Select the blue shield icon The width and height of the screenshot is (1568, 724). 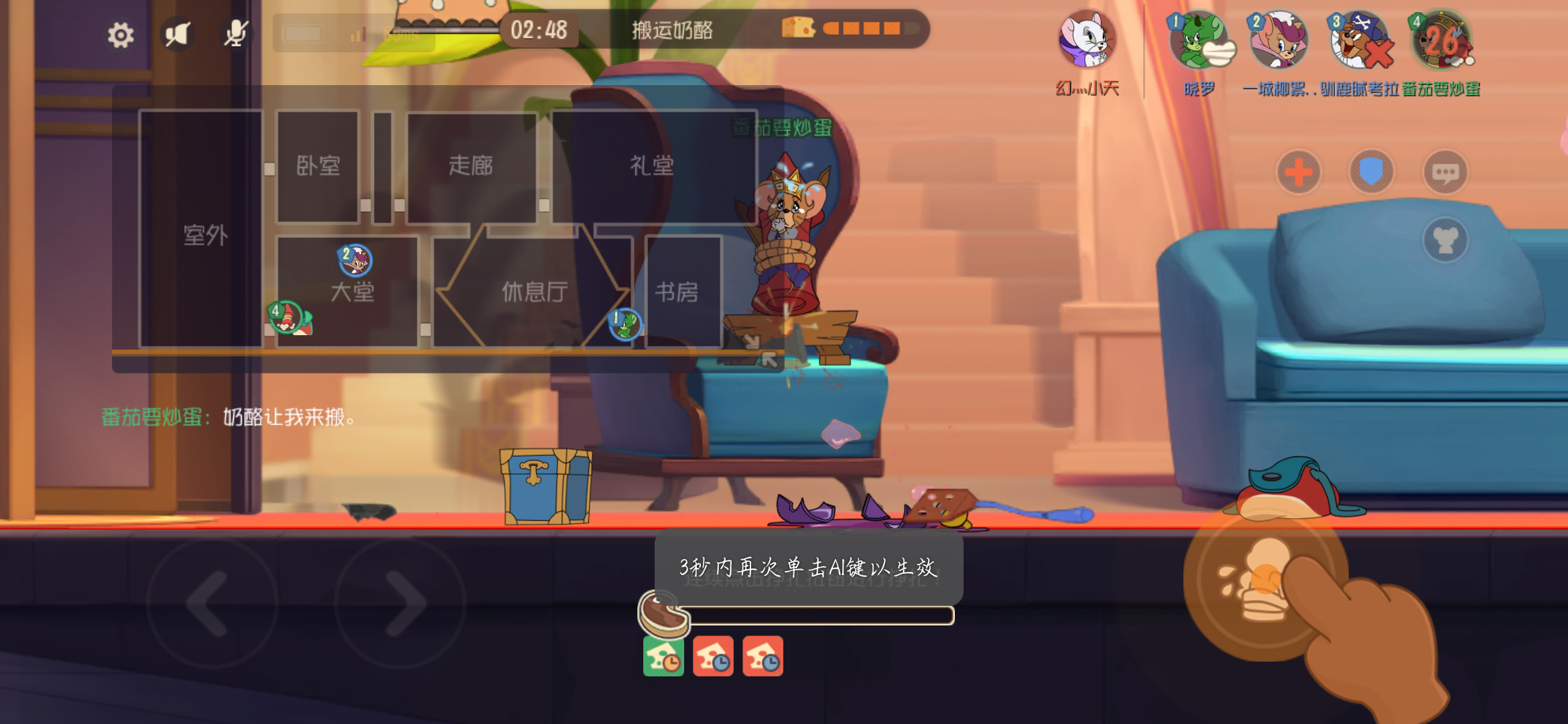point(1372,171)
